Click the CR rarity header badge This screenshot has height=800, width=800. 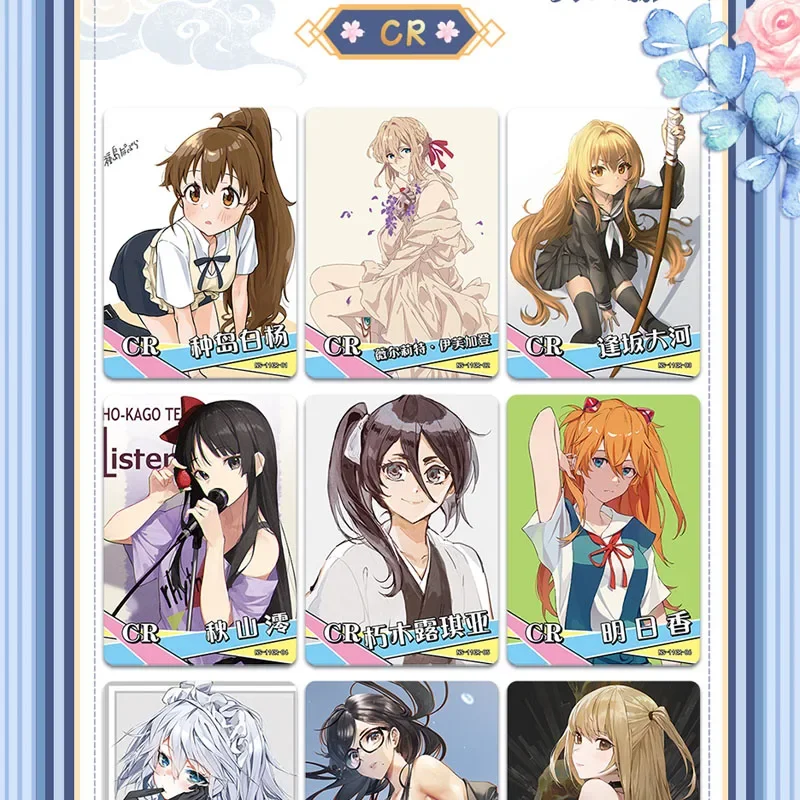coord(400,31)
